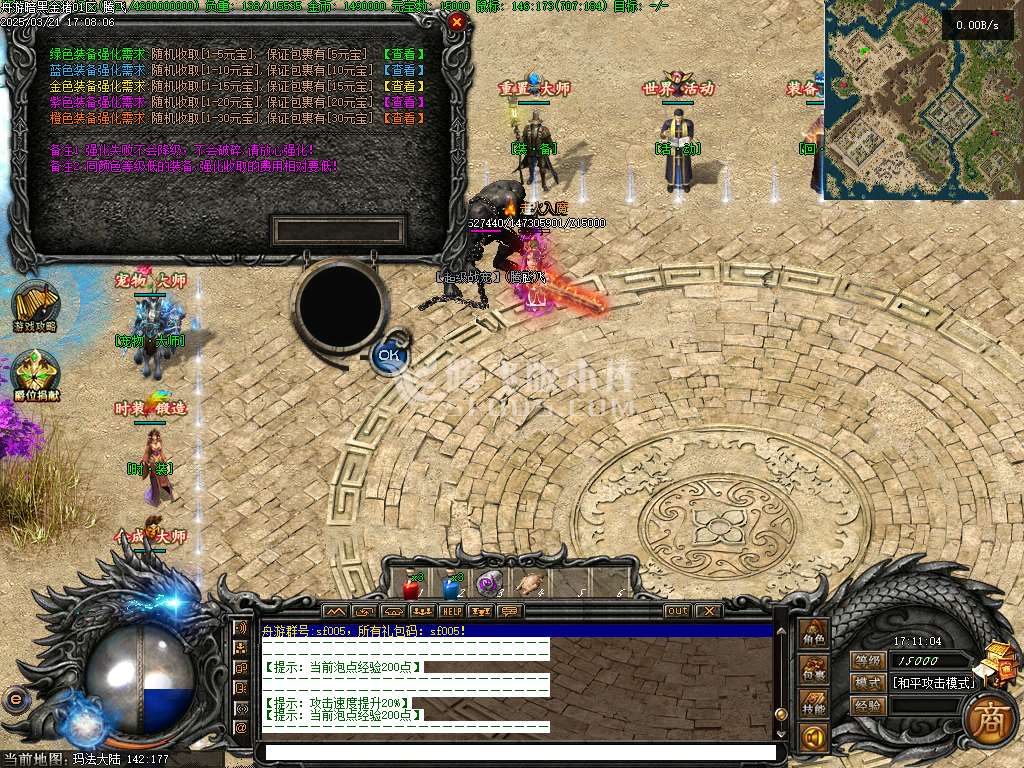Open the 角色 character panel
This screenshot has height=768, width=1024.
(813, 635)
